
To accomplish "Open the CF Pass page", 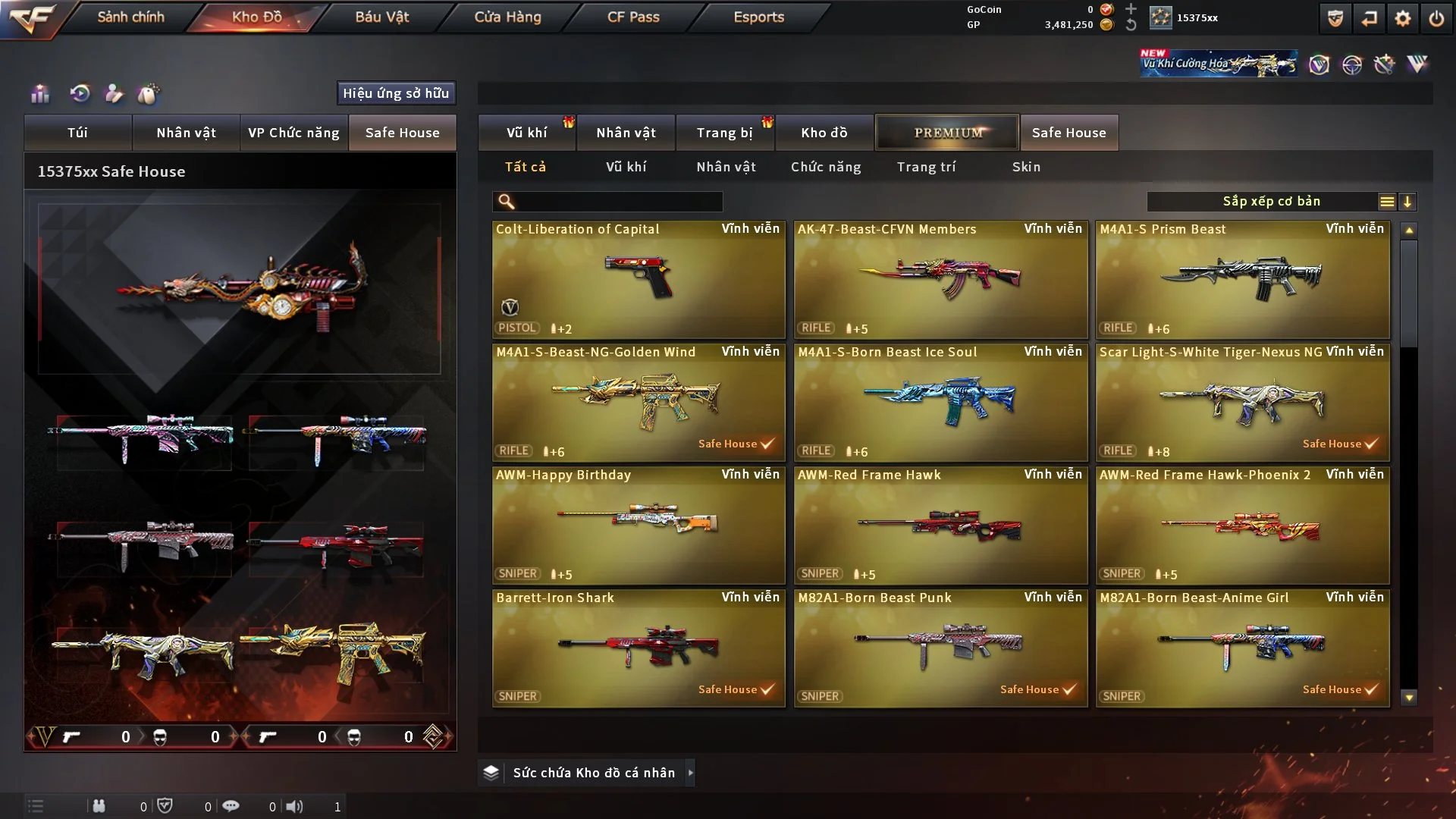I will coord(633,17).
